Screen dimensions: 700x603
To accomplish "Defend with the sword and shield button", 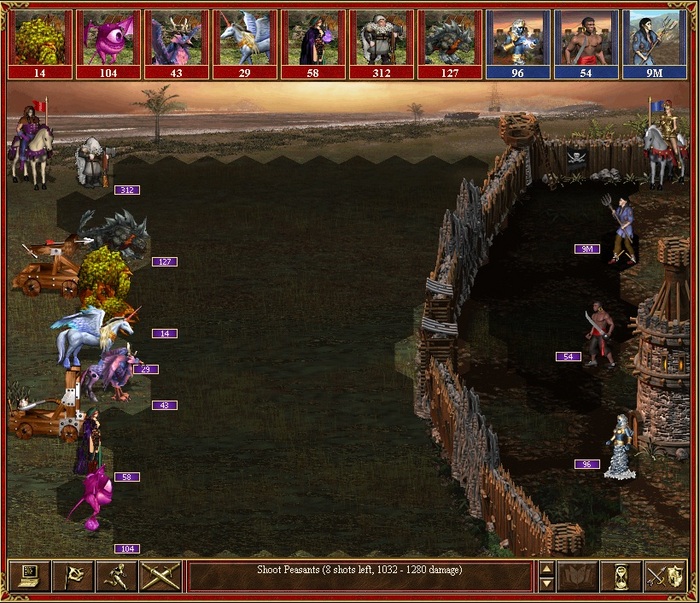I will (665, 575).
